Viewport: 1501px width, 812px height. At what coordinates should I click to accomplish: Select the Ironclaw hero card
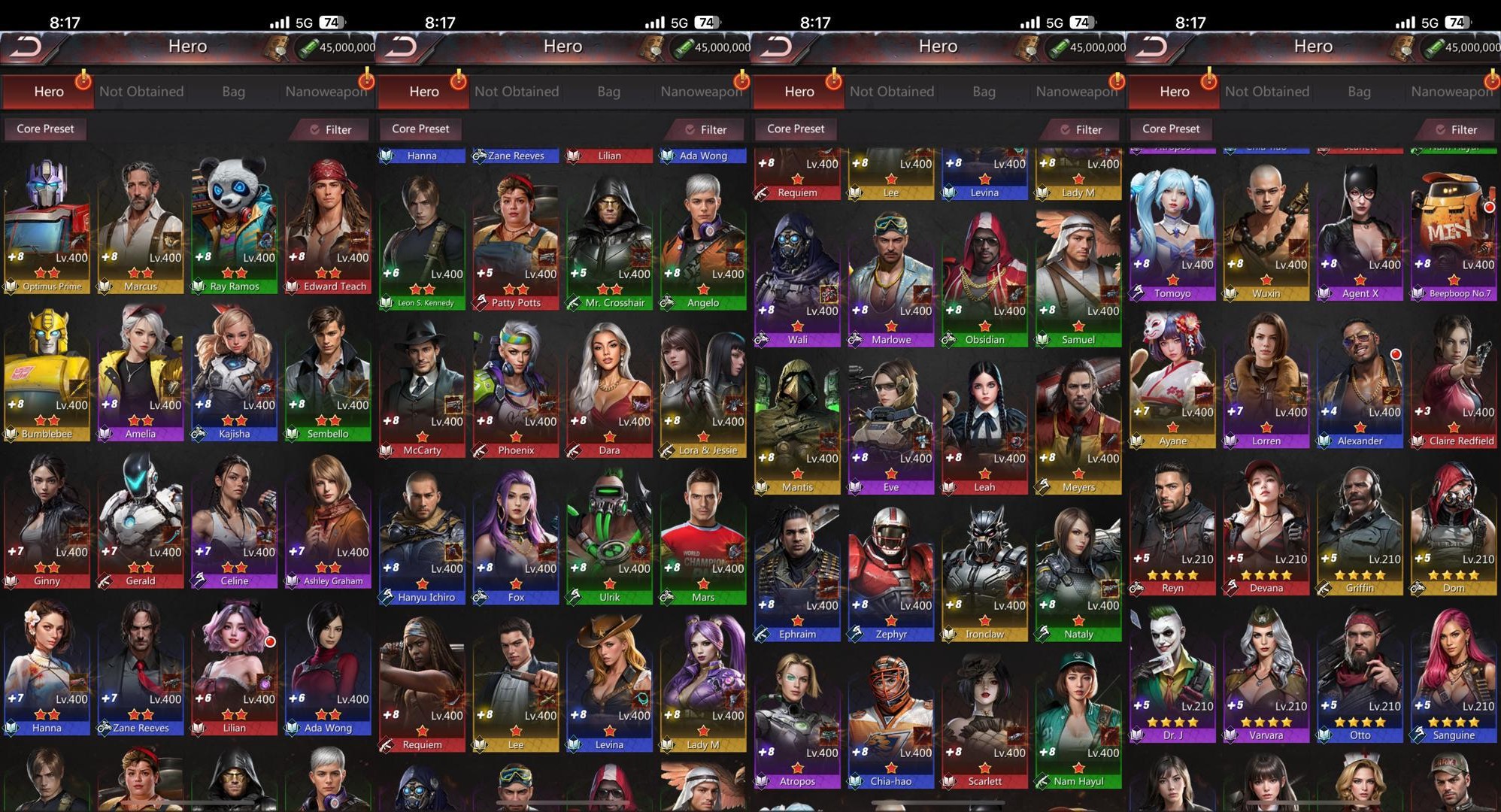pos(984,574)
